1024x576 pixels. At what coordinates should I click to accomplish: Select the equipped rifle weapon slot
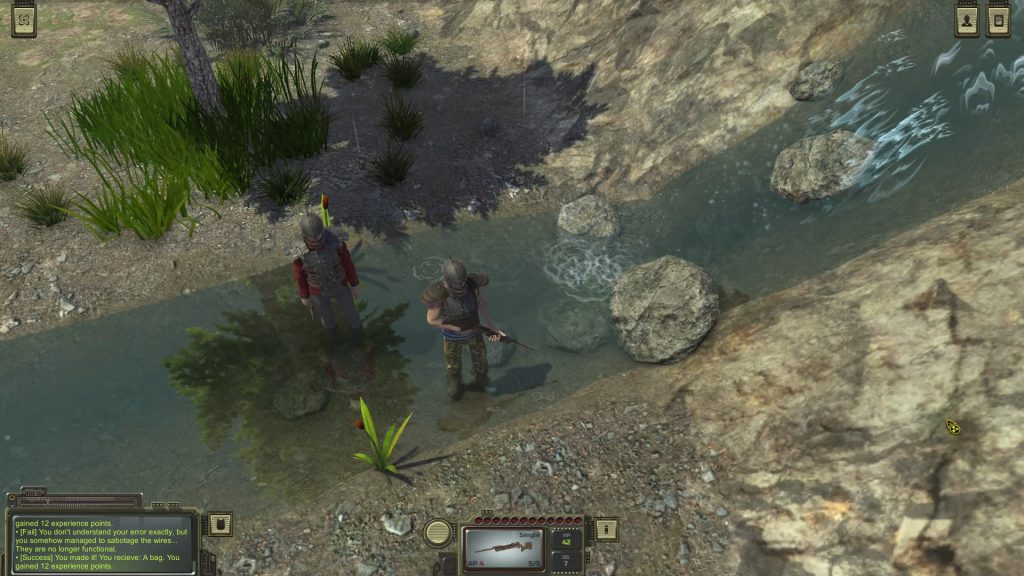tap(503, 547)
